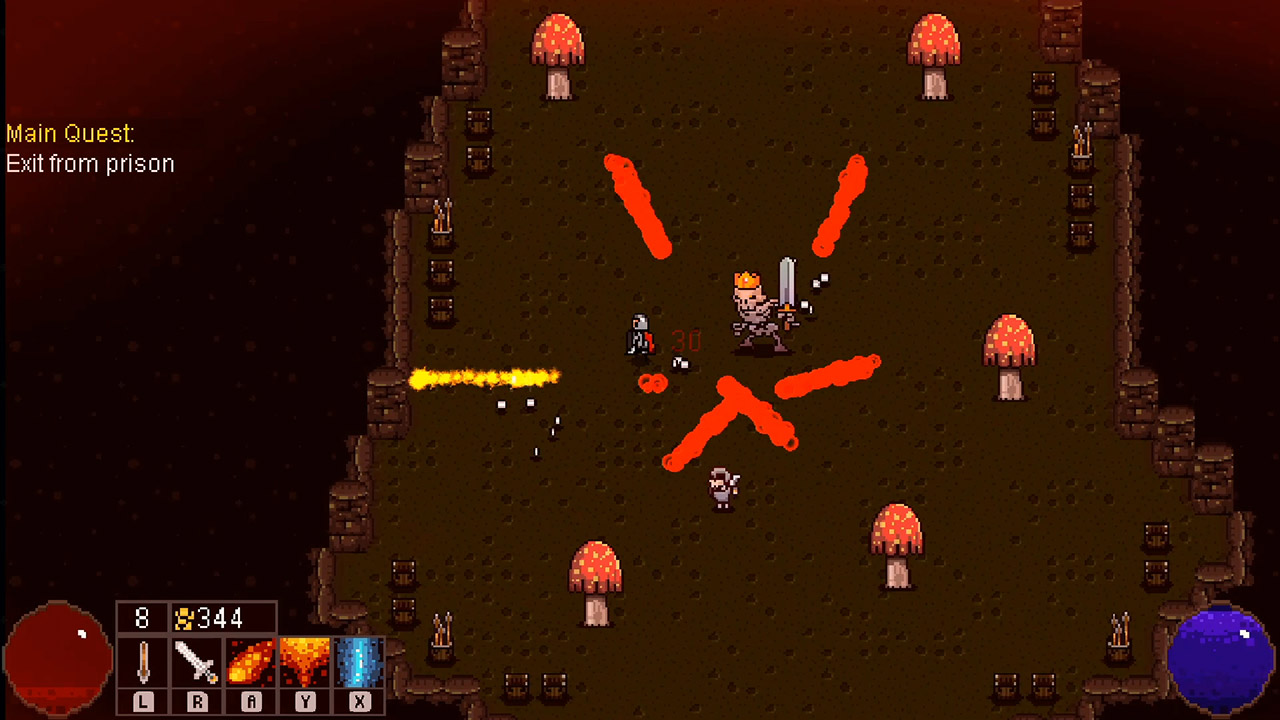Expand the ammo counter showing 8
The image size is (1280, 720).
[x=141, y=617]
